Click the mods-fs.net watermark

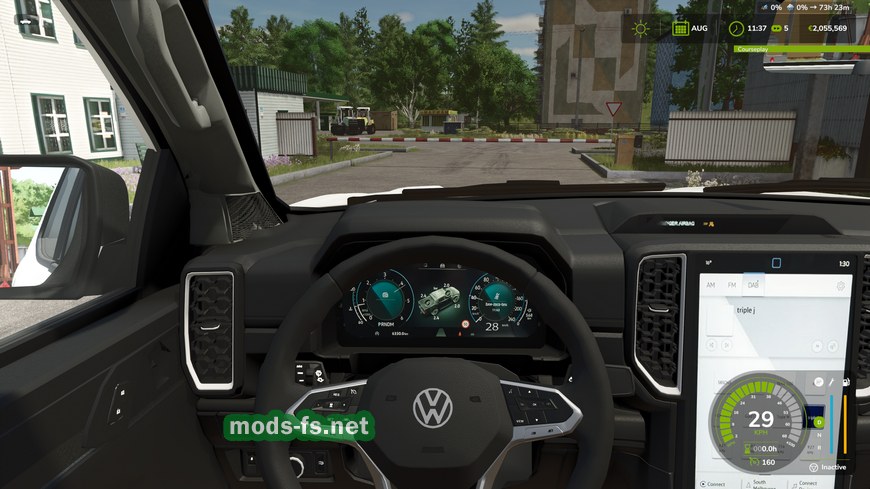299,428
